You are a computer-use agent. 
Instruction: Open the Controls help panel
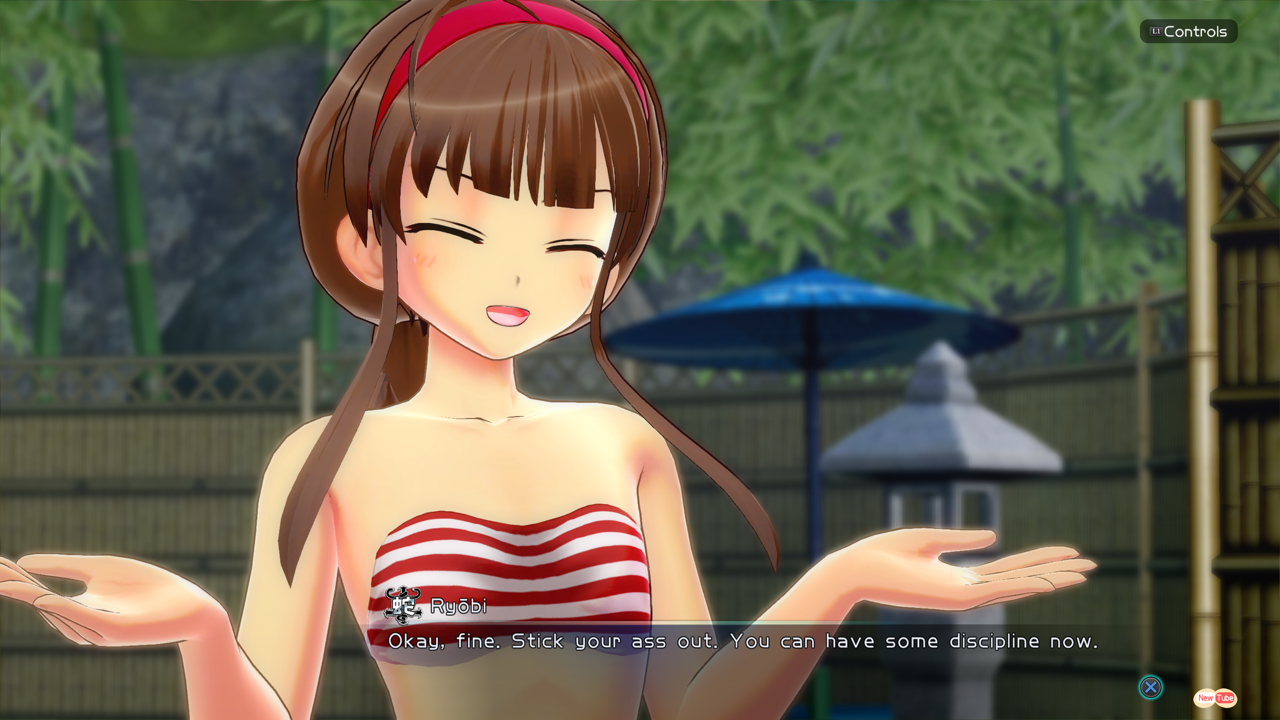pos(1188,32)
